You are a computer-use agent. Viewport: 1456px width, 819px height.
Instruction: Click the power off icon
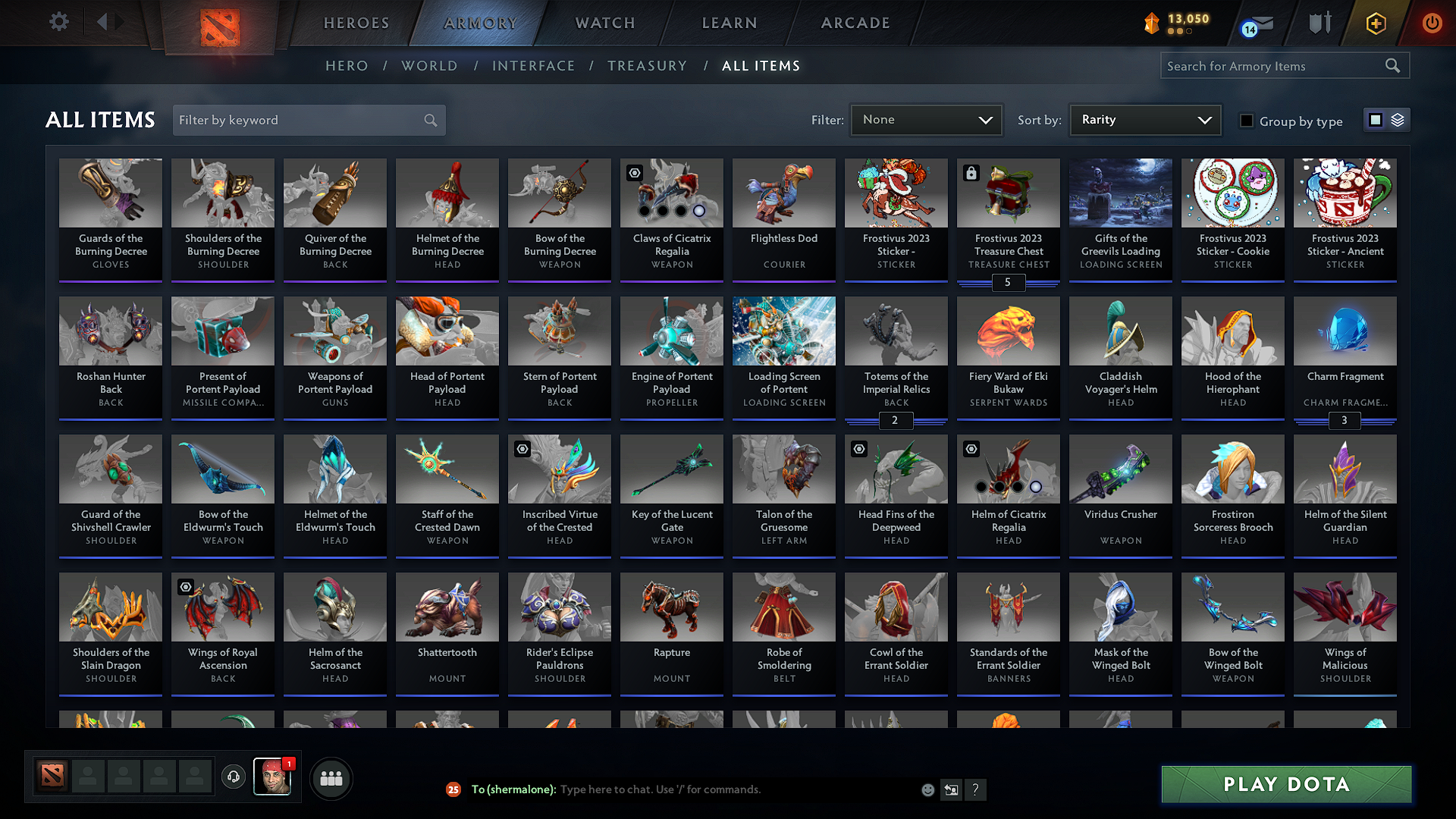[1432, 24]
